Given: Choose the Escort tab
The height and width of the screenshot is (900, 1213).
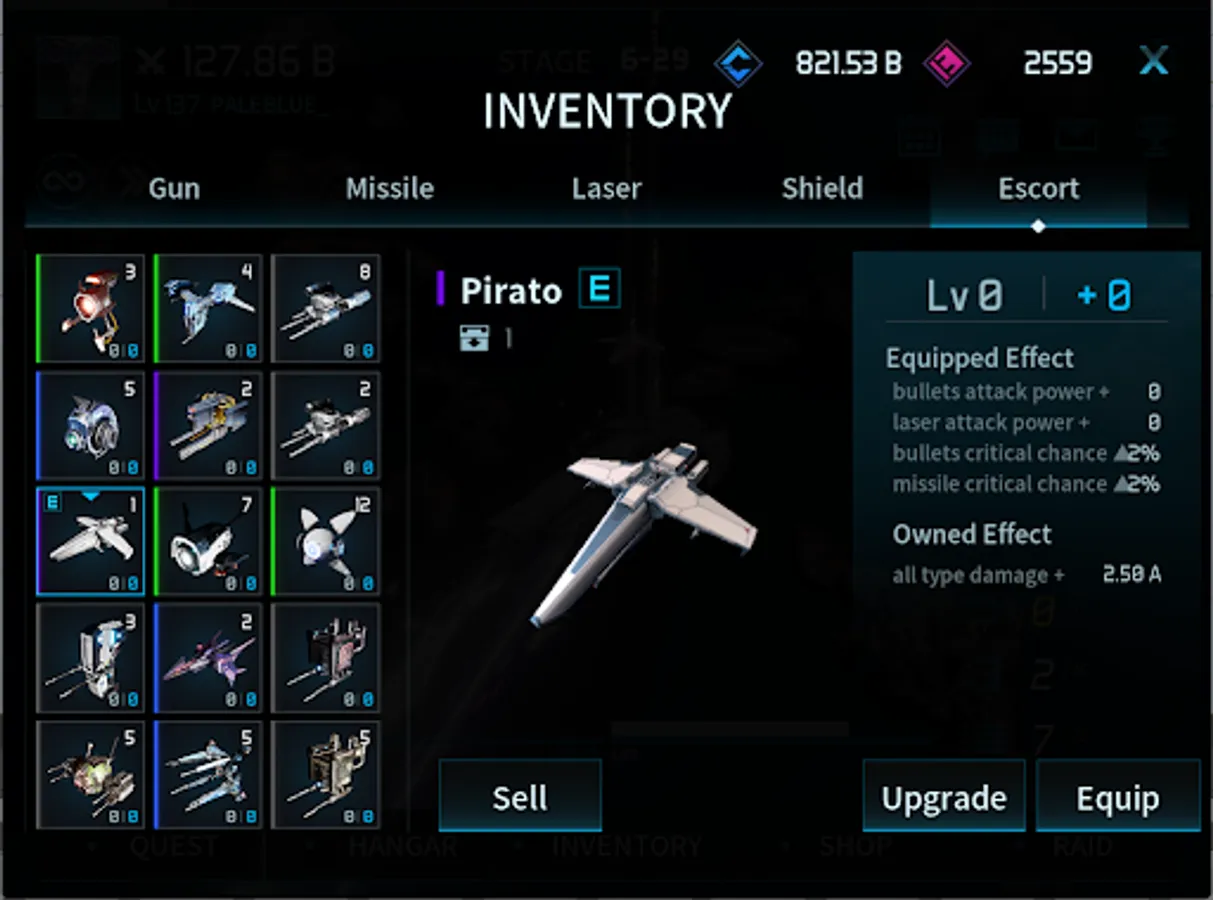Looking at the screenshot, I should pos(1038,188).
